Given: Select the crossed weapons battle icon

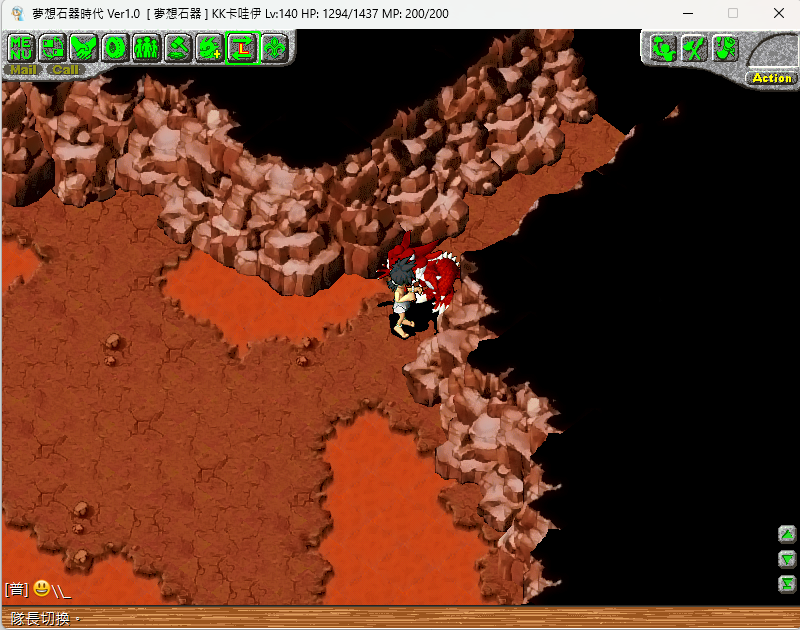Looking at the screenshot, I should click(x=694, y=47).
